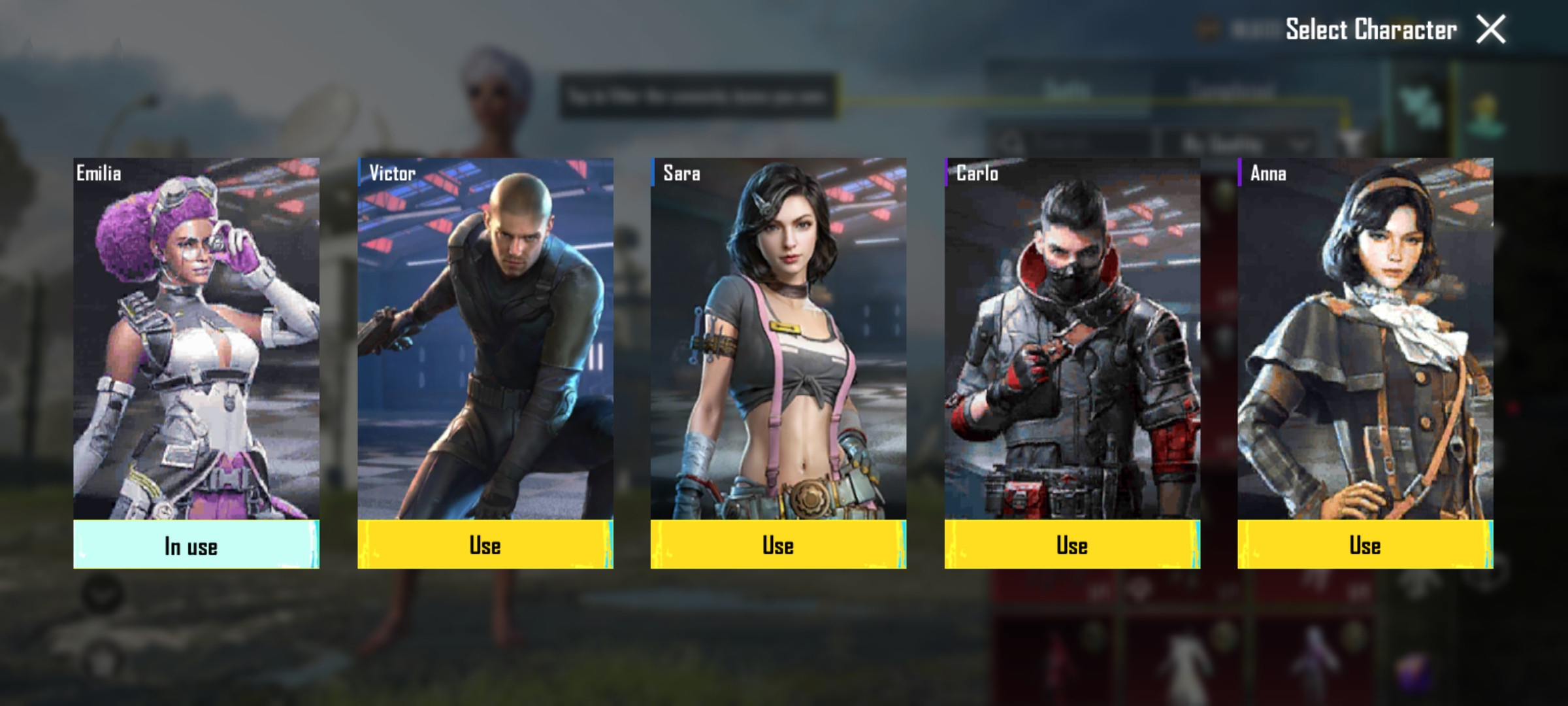
Task: Choose Carlo's character portrait card
Action: (1072, 339)
